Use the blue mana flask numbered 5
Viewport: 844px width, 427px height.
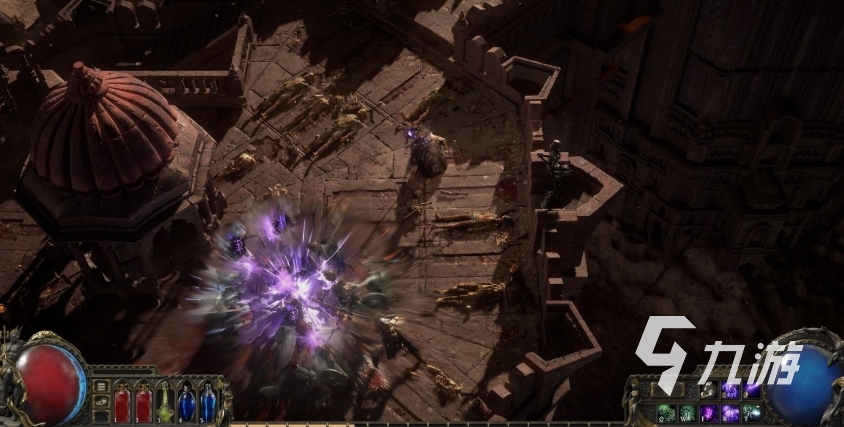pos(208,404)
